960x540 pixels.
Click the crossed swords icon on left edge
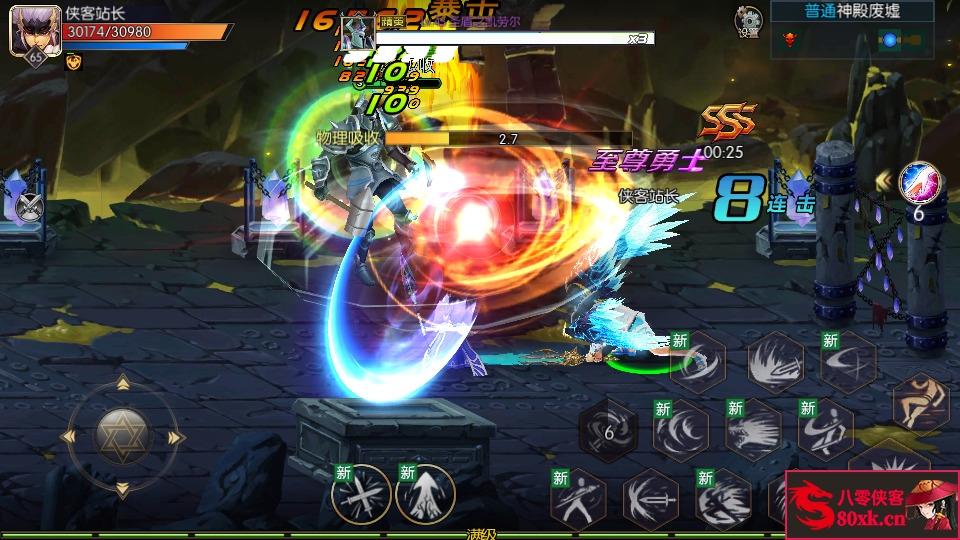(x=29, y=207)
